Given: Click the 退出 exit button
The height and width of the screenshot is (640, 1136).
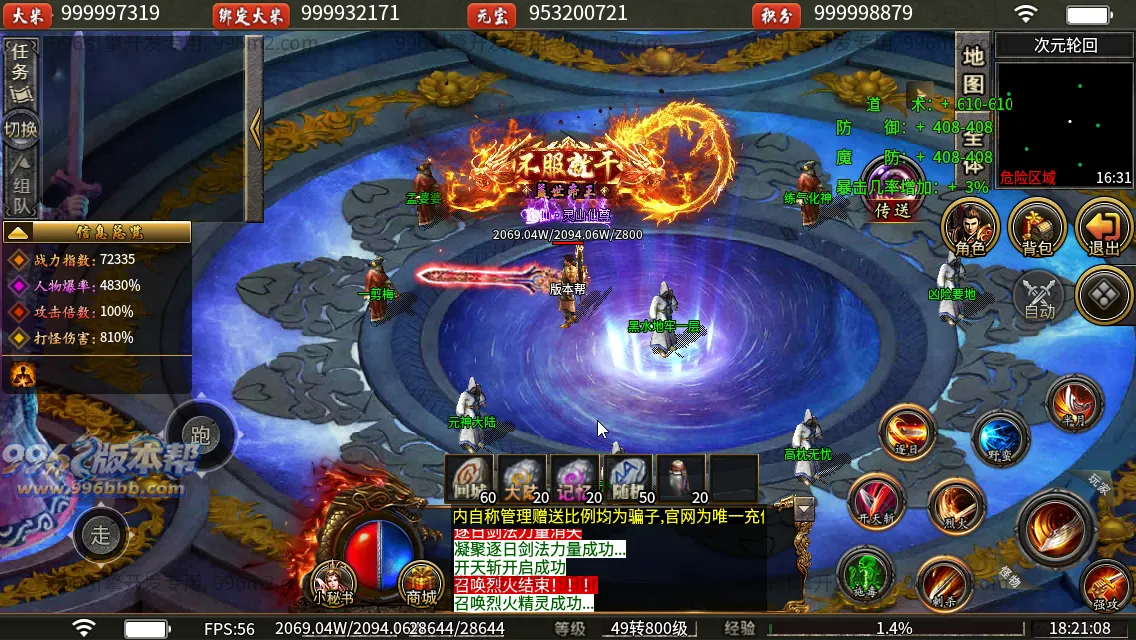Looking at the screenshot, I should pyautogui.click(x=1104, y=228).
